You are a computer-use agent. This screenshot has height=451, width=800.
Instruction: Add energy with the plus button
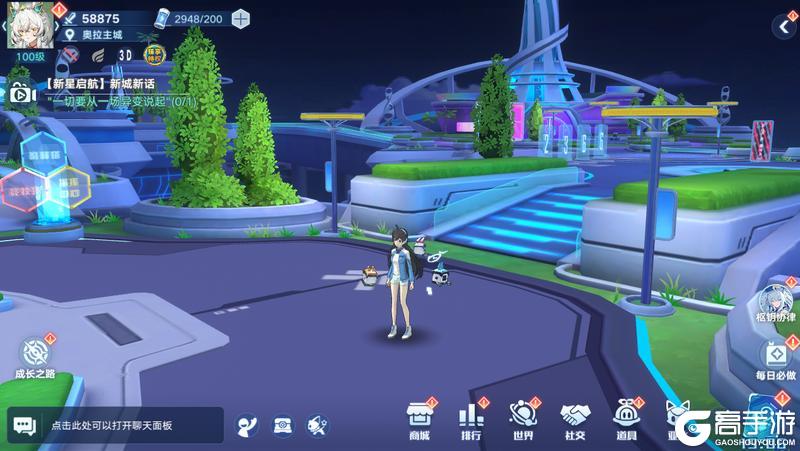coord(240,18)
